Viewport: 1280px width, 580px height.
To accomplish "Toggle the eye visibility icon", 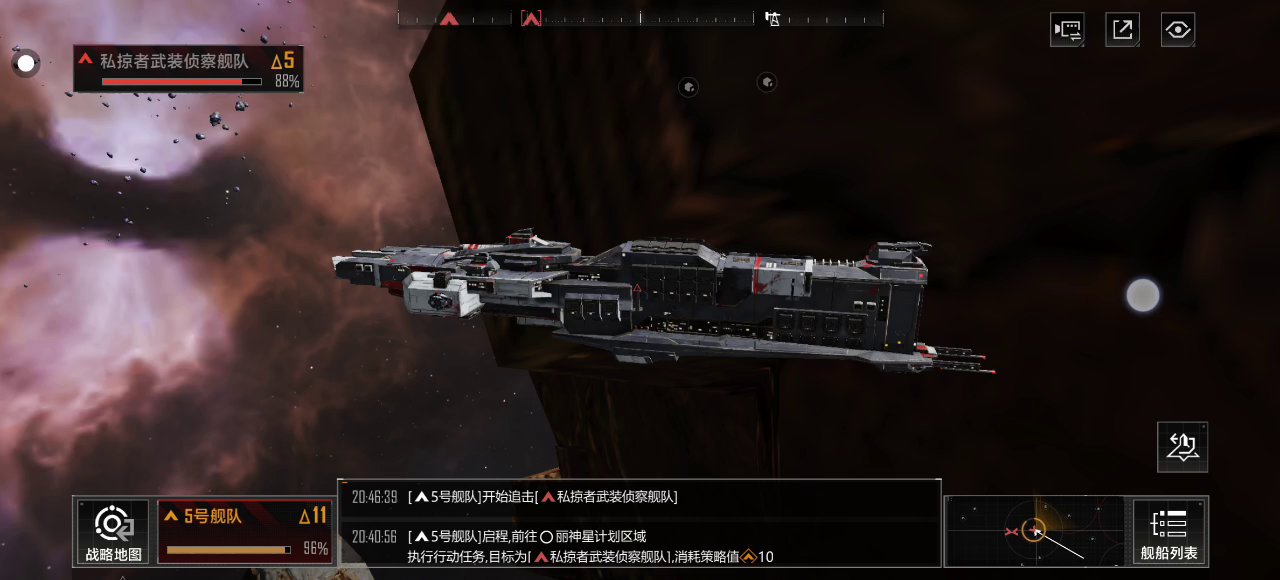I will pyautogui.click(x=1178, y=29).
